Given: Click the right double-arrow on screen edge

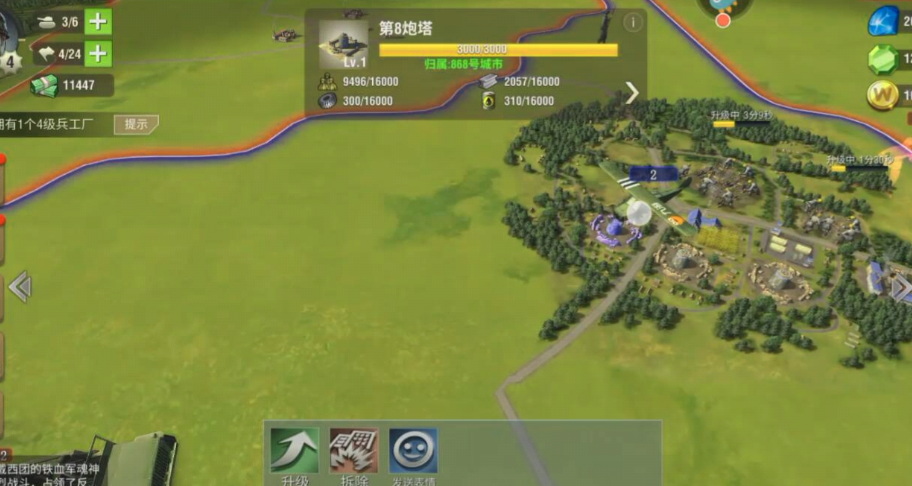Looking at the screenshot, I should (x=900, y=288).
